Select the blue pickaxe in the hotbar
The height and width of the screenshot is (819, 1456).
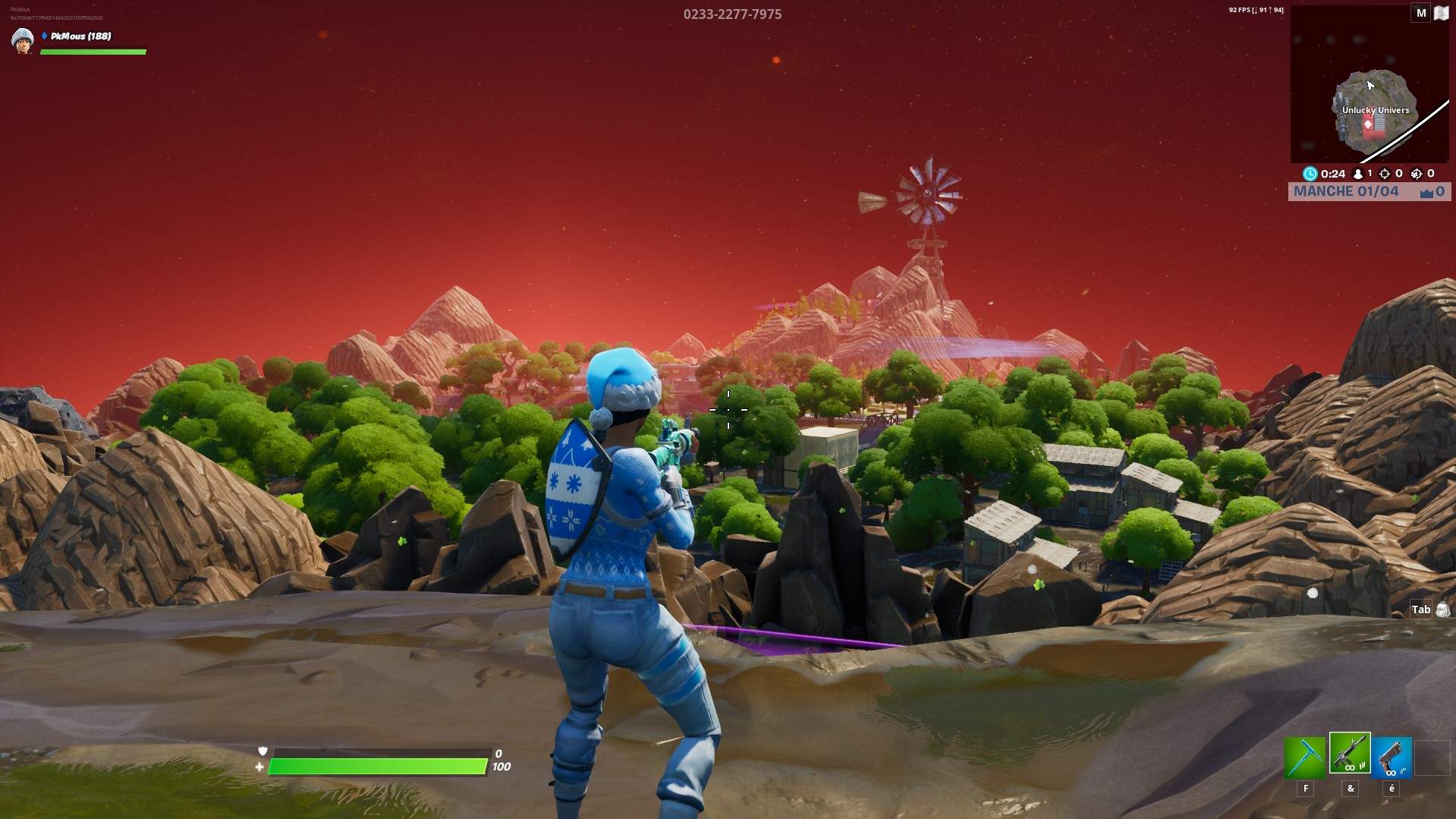pyautogui.click(x=1305, y=757)
